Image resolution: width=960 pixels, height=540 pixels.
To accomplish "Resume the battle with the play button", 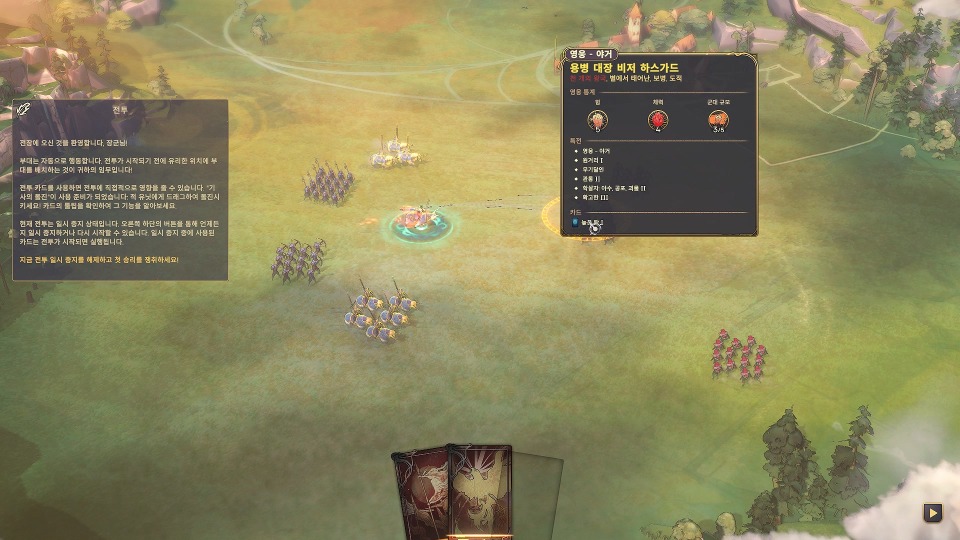I will (932, 513).
